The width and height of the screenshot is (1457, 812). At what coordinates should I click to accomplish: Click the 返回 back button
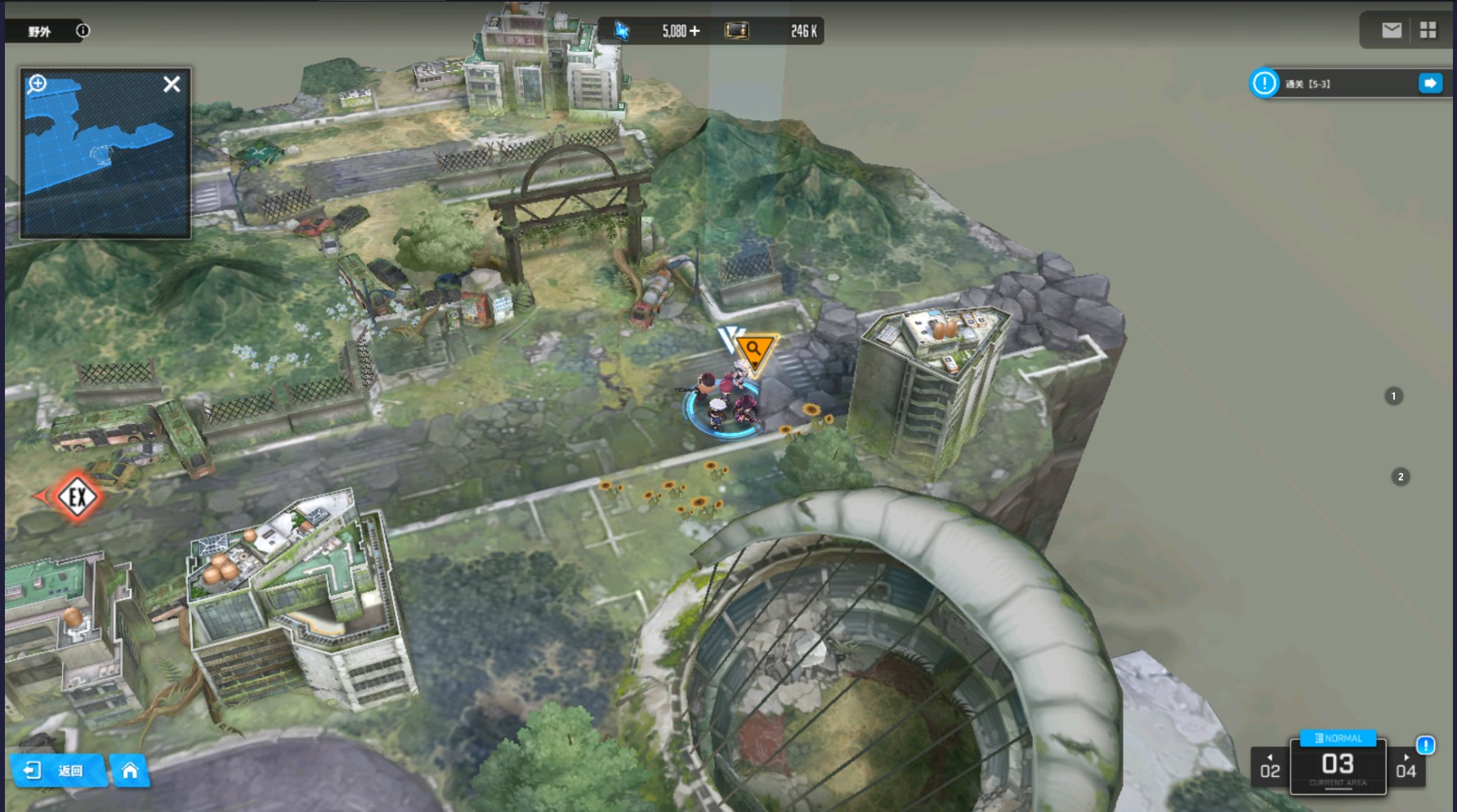pos(59,770)
